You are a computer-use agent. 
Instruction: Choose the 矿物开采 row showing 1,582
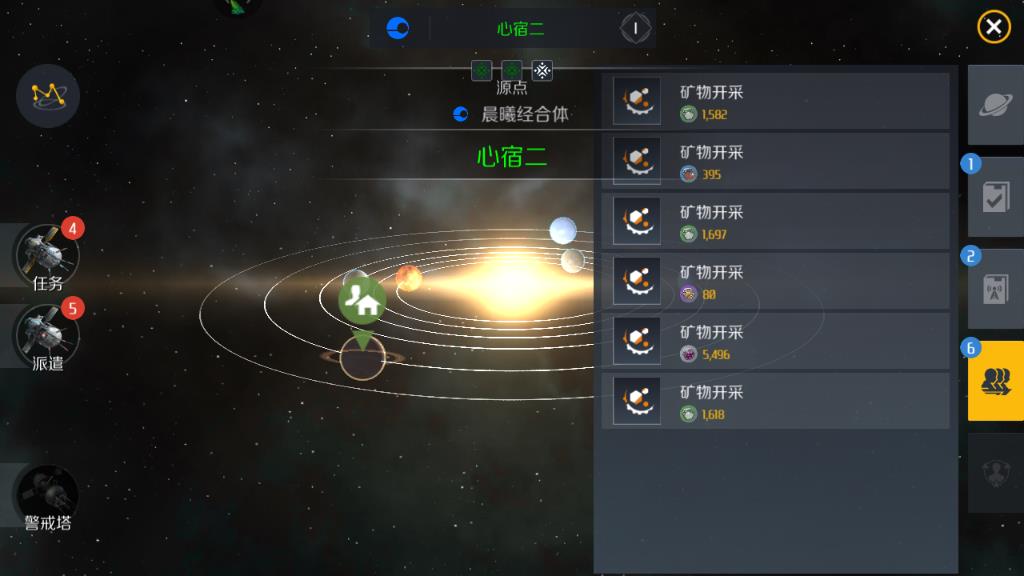coord(775,102)
